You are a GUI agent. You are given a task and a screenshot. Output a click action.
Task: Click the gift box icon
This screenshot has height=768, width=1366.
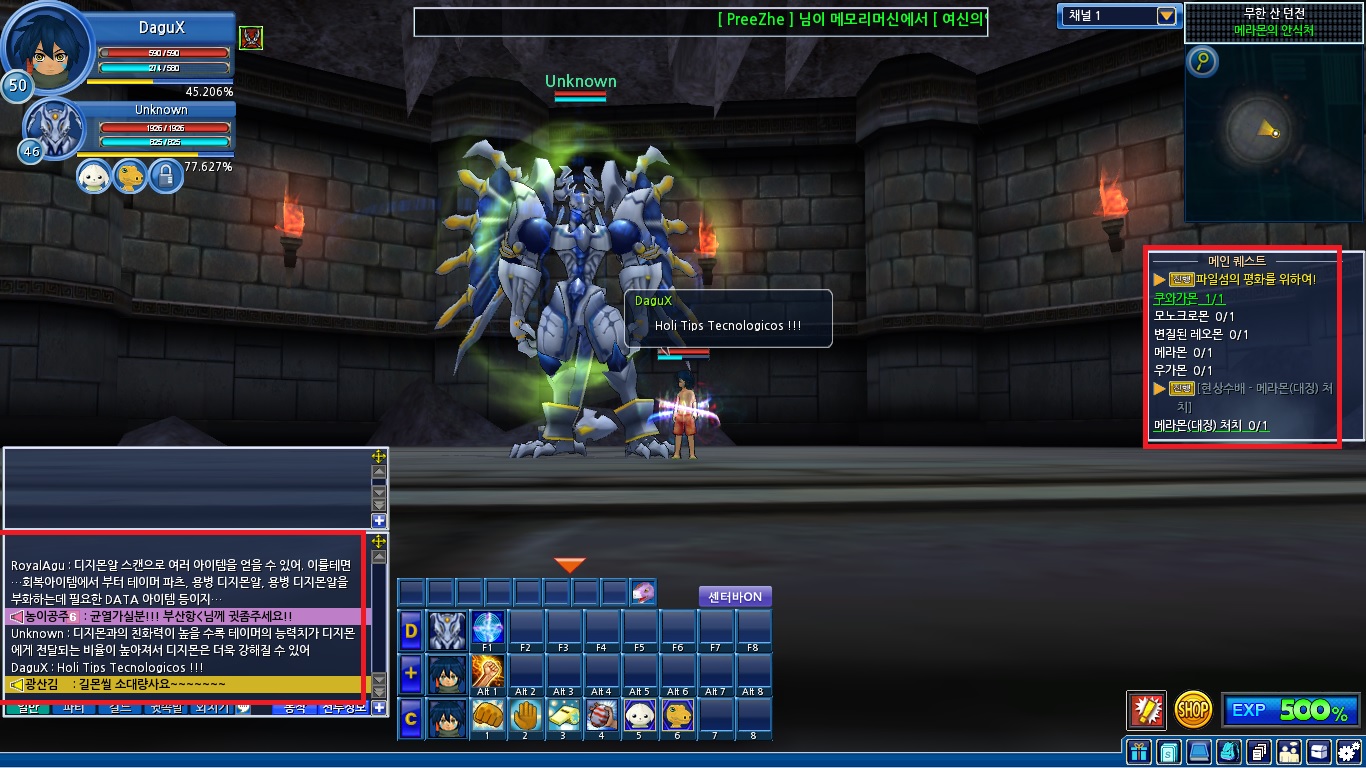point(1137,751)
